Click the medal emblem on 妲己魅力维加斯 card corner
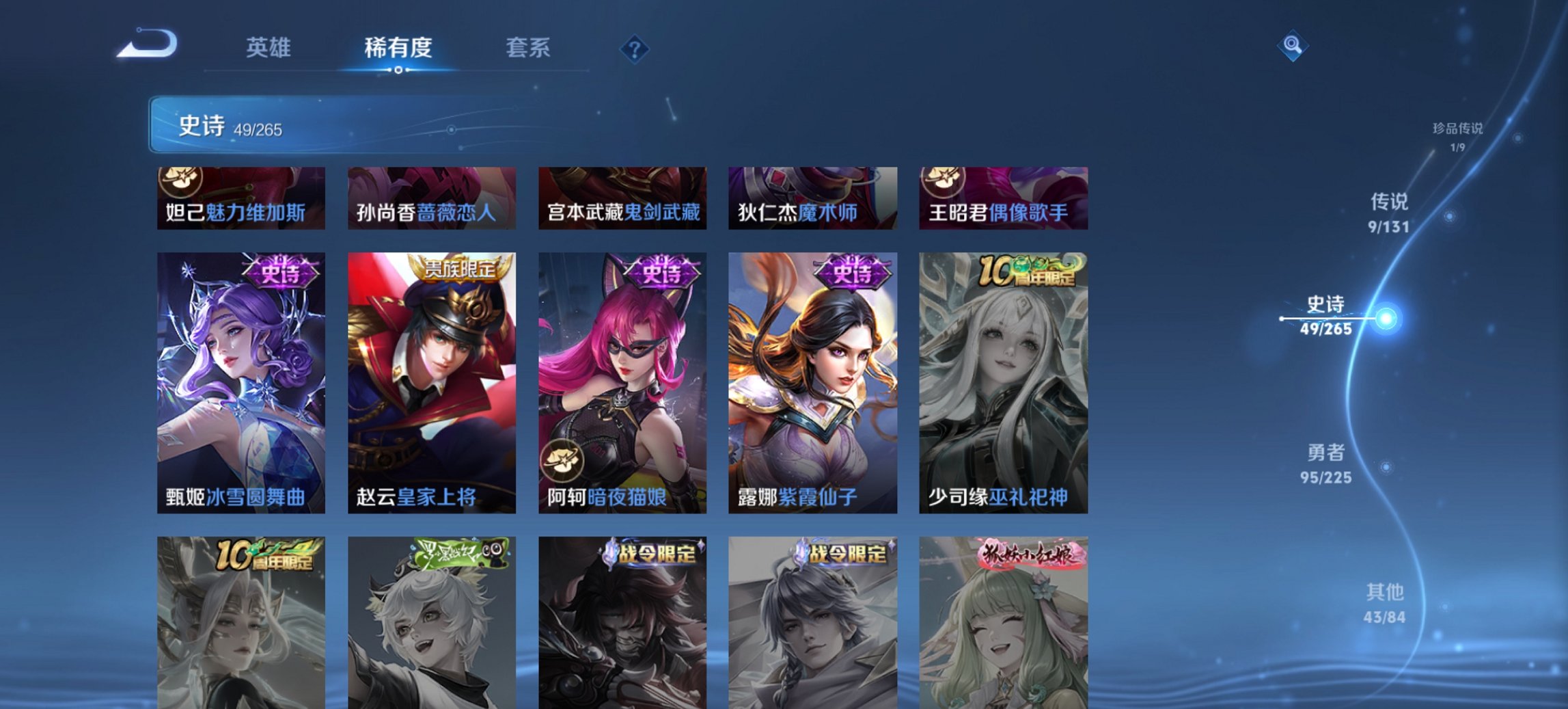The image size is (1568, 709). (x=179, y=180)
